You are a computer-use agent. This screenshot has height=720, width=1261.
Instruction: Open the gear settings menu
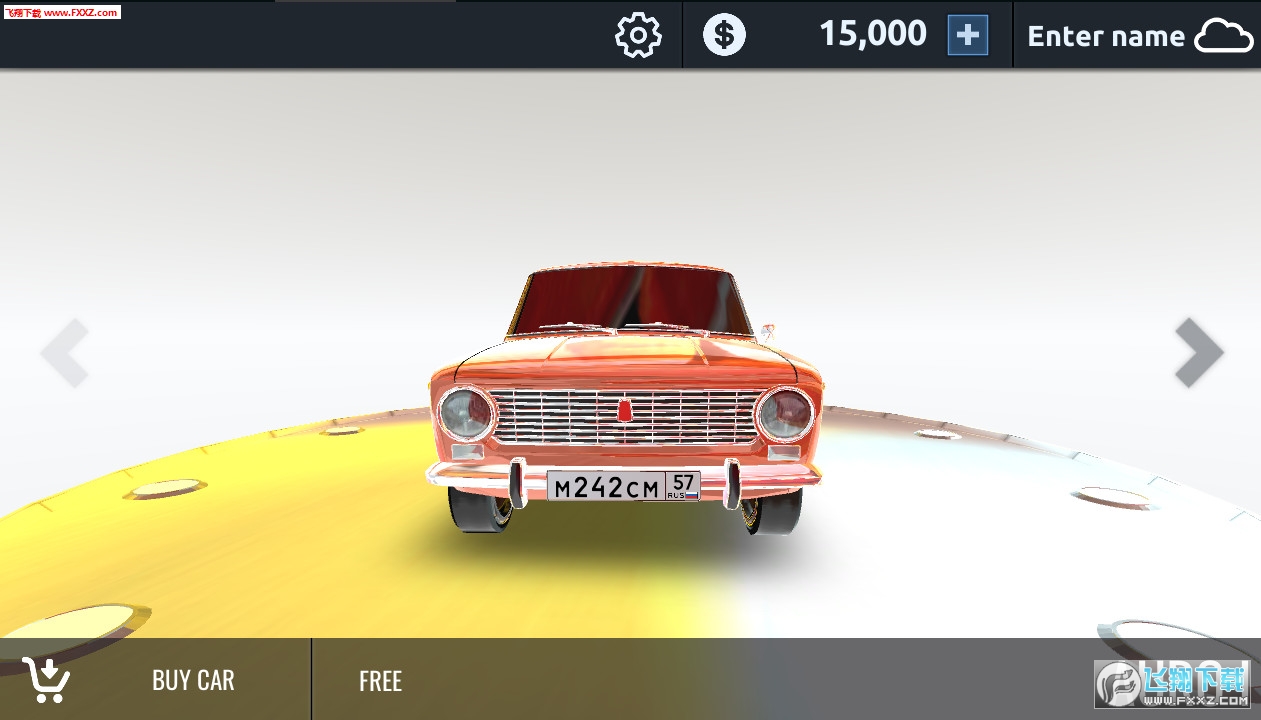click(637, 35)
